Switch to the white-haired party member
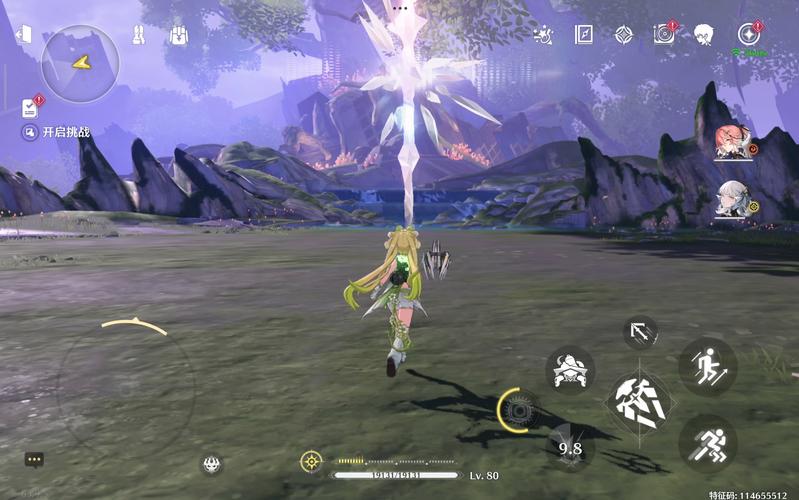The height and width of the screenshot is (500, 799). click(x=733, y=200)
